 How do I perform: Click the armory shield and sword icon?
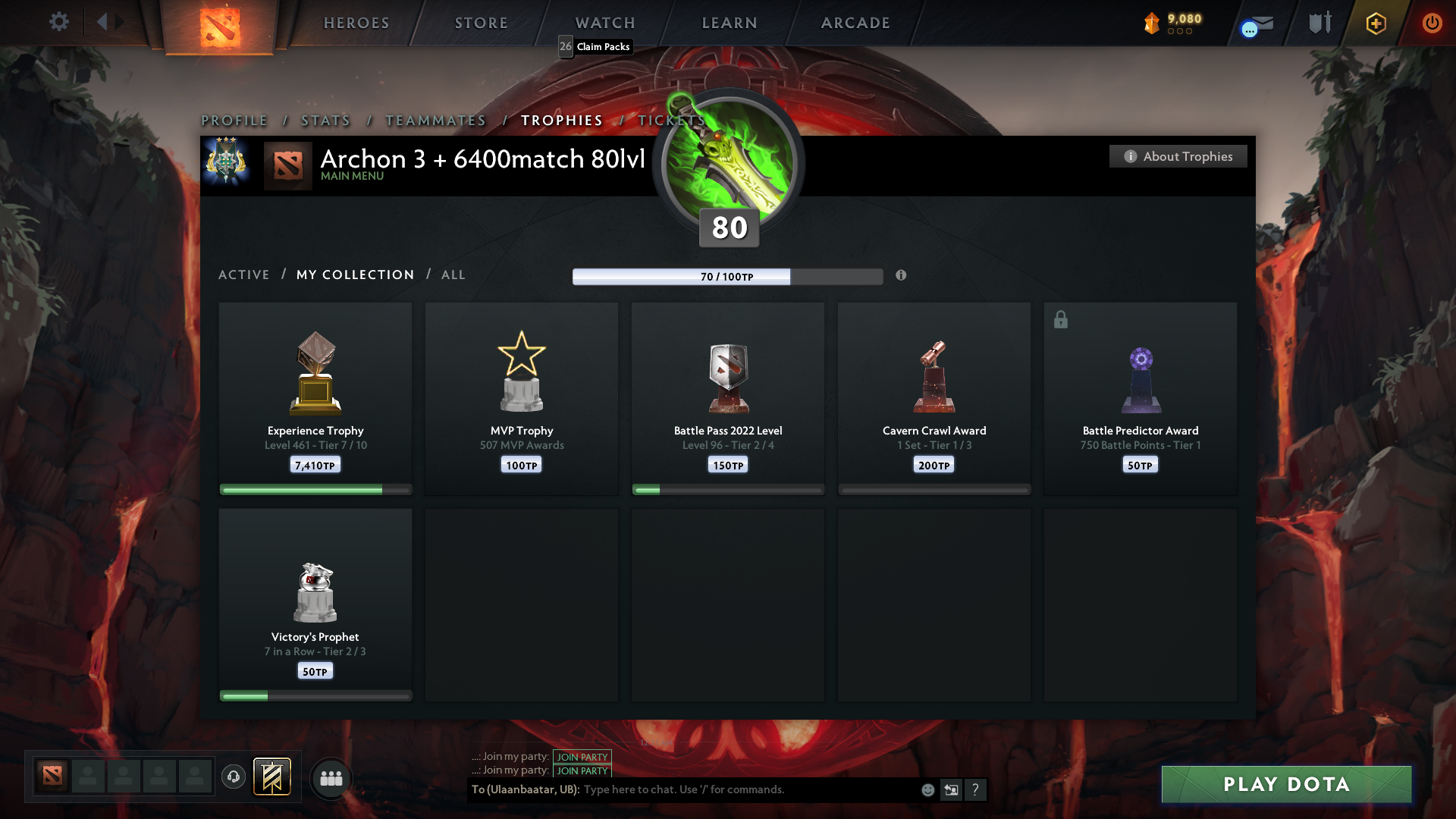click(x=1319, y=22)
